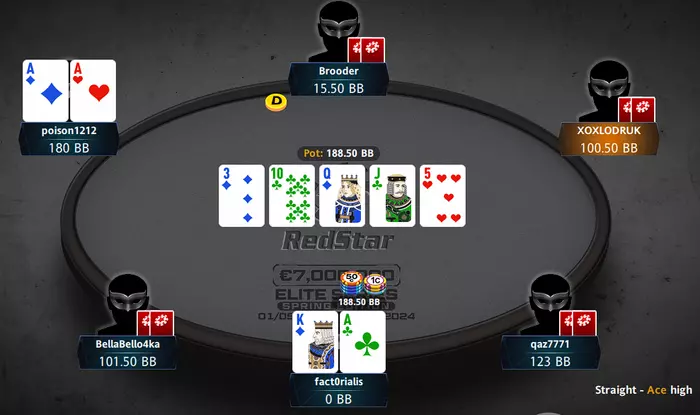Screen dimensions: 700x415
Task: Open poison1212's player nameplate
Action: [x=70, y=139]
